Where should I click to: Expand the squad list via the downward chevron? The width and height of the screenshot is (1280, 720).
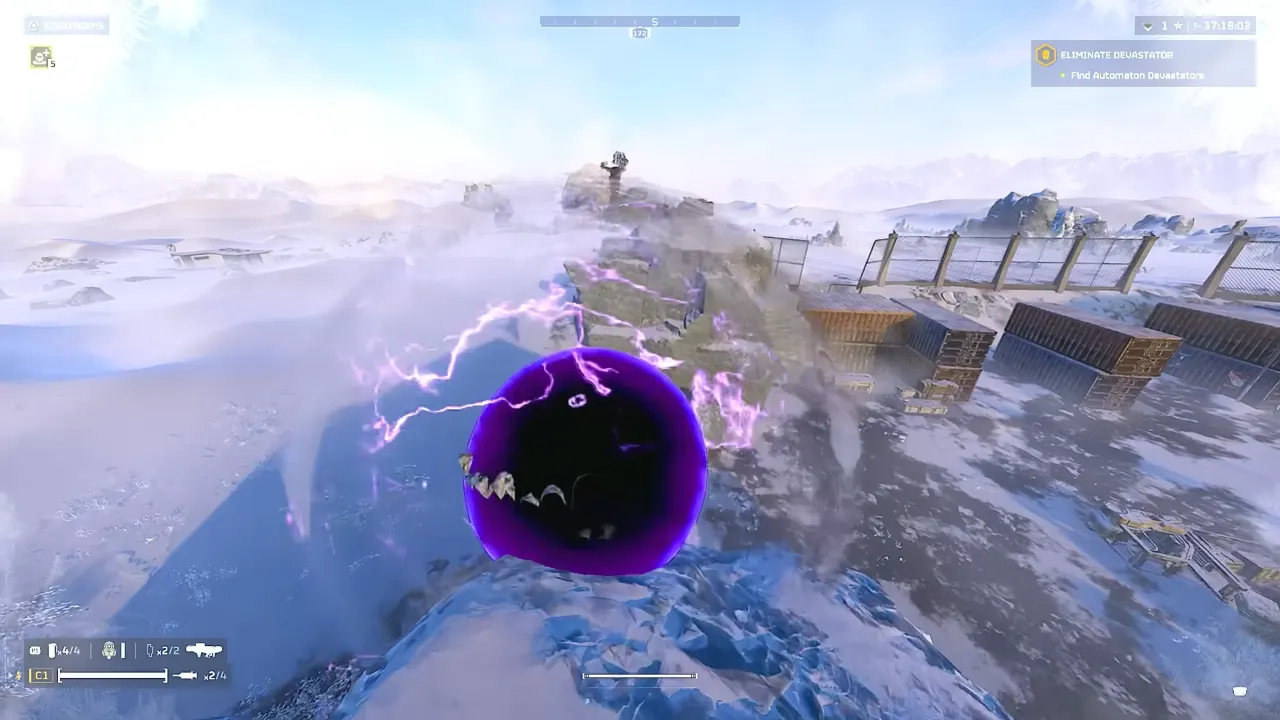point(1148,26)
